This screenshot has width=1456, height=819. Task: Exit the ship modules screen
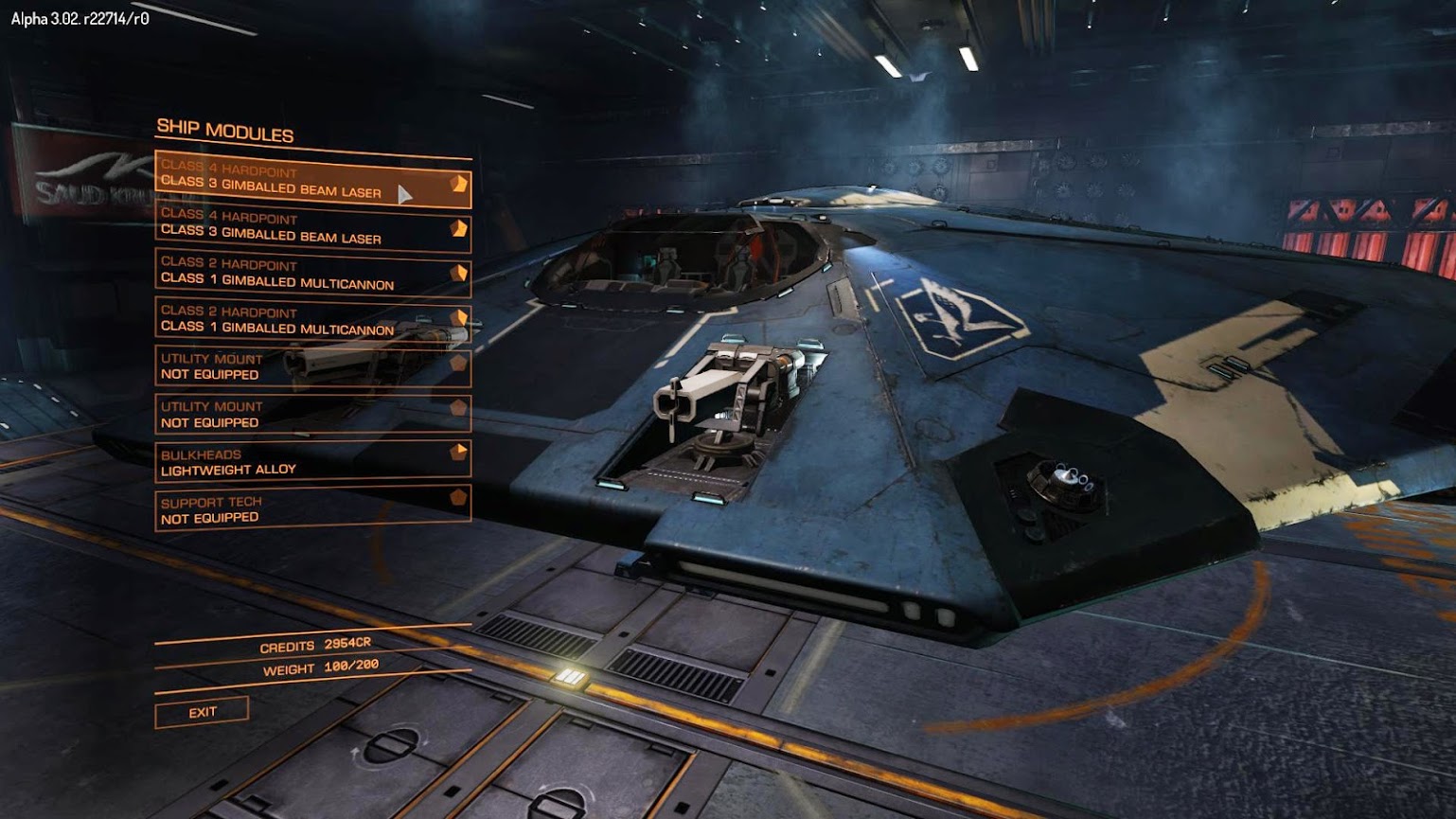point(202,712)
